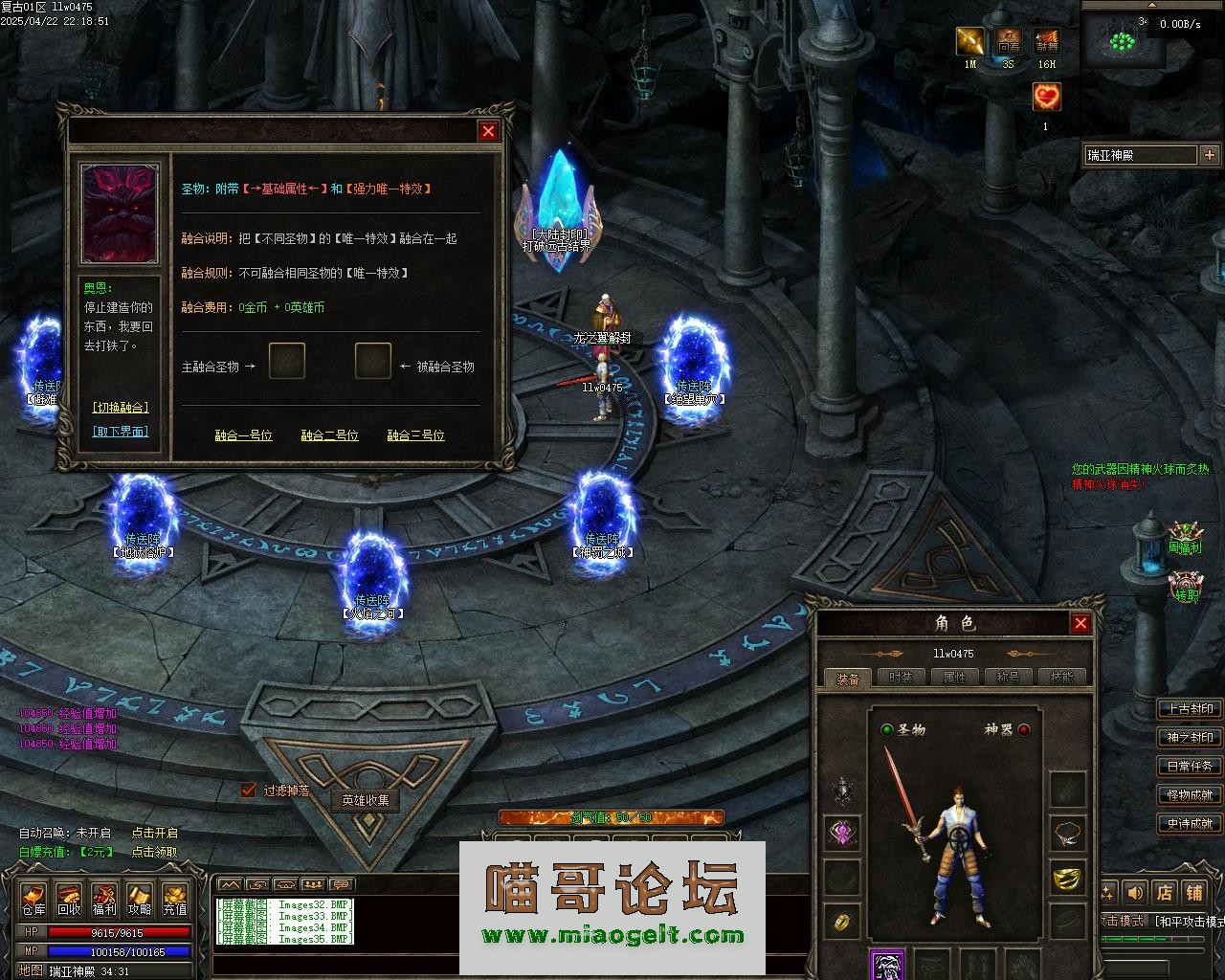Choose 融合二号位 fusion slot two
Screen dimensions: 1225x980
pyautogui.click(x=329, y=435)
